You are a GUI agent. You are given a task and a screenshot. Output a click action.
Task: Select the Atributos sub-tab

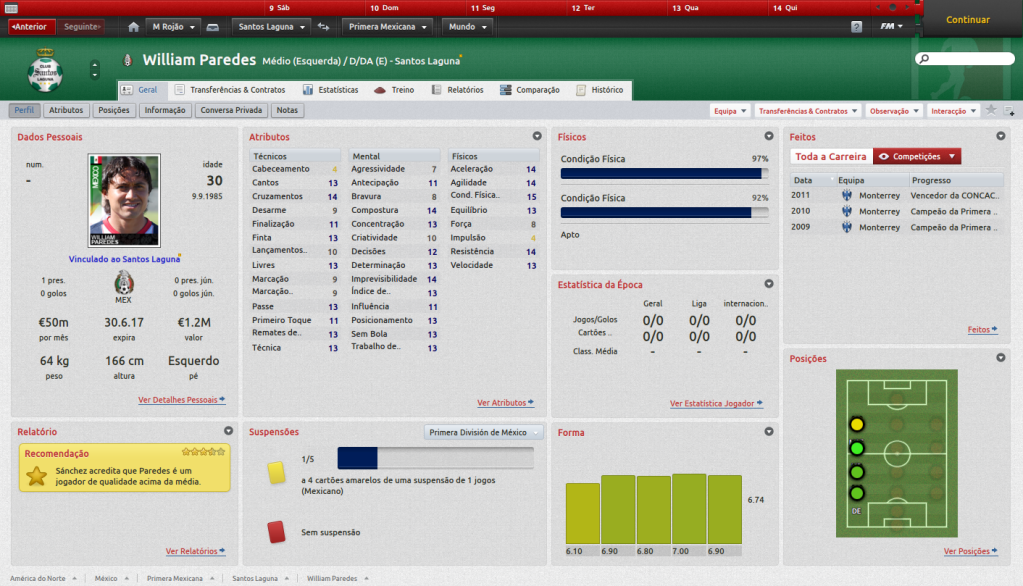(x=66, y=110)
